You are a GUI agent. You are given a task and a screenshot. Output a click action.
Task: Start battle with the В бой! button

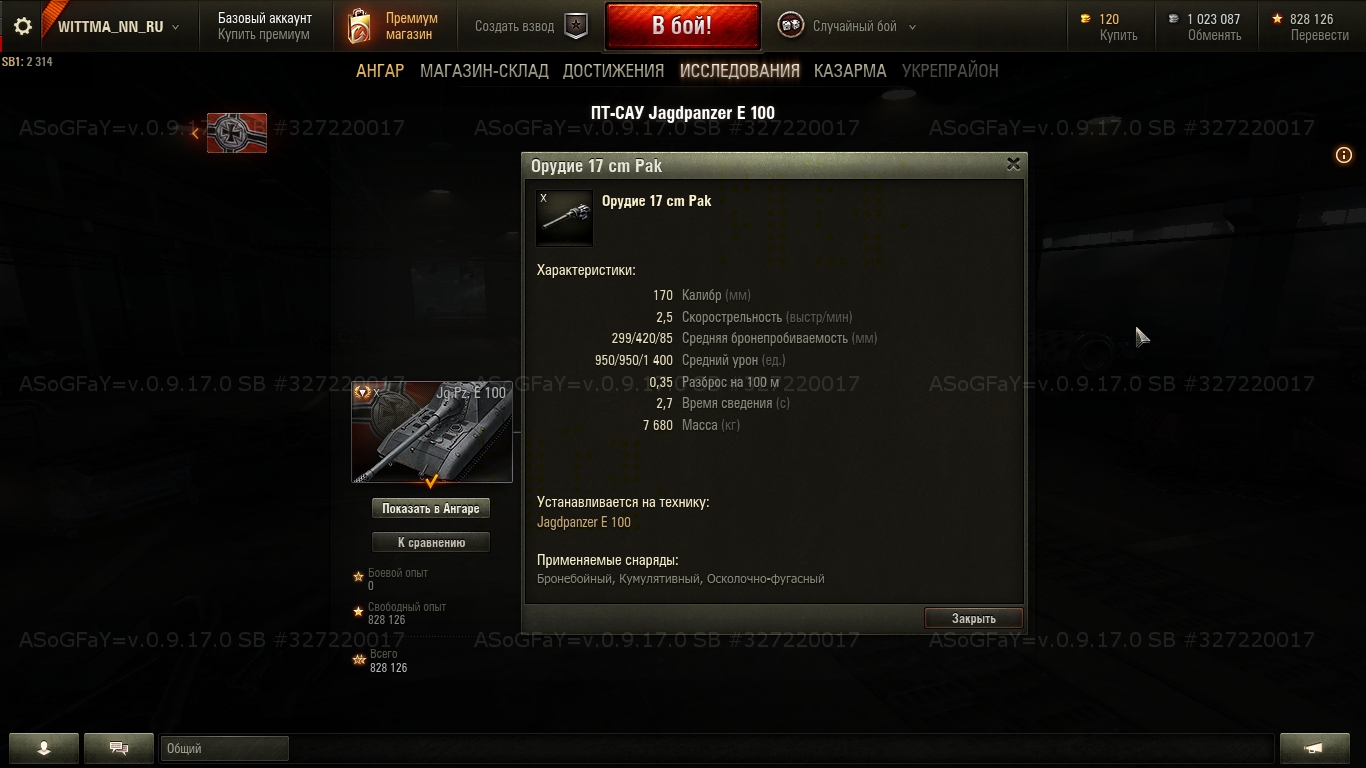pos(682,26)
